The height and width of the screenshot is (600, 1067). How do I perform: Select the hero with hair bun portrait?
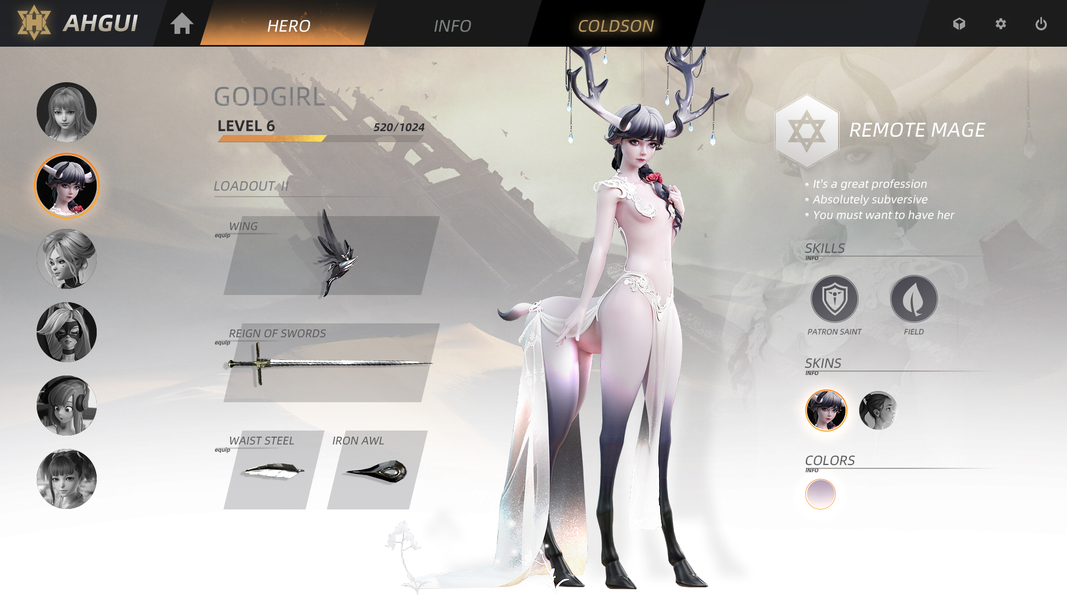pyautogui.click(x=67, y=259)
